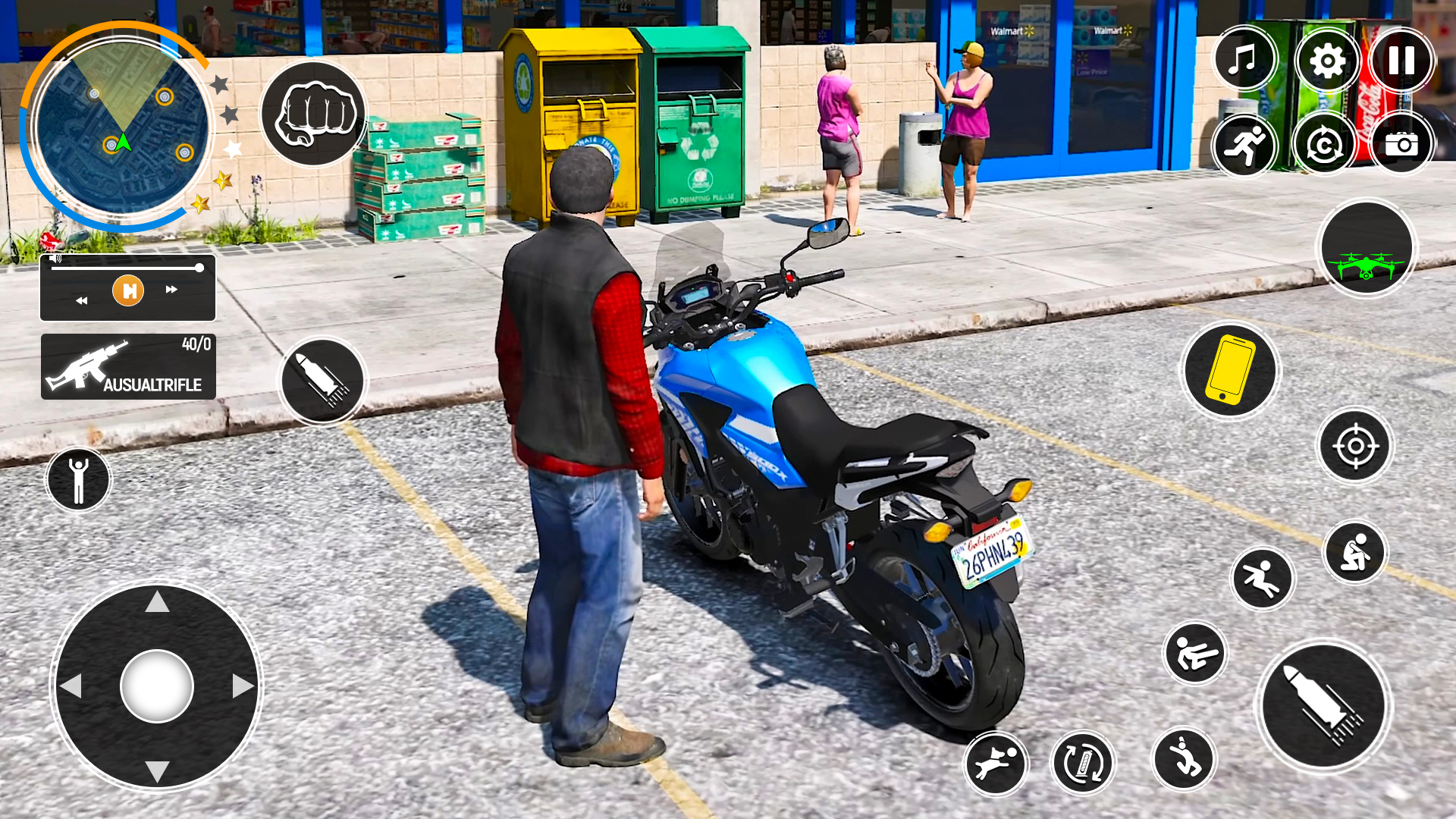Select the surrender hands-up icon
This screenshot has height=819, width=1456.
[x=78, y=478]
